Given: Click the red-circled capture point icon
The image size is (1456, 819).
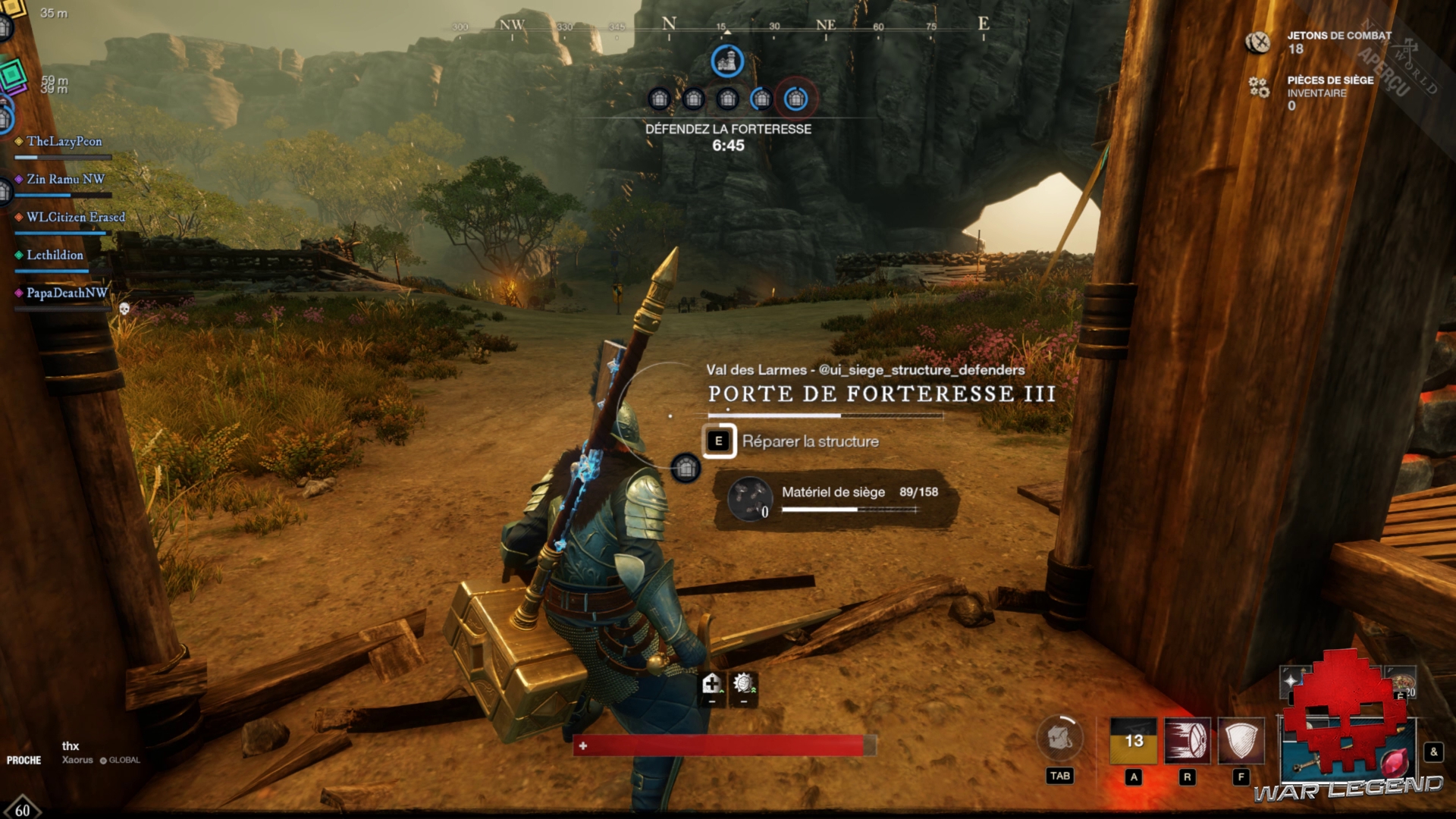Looking at the screenshot, I should point(795,99).
